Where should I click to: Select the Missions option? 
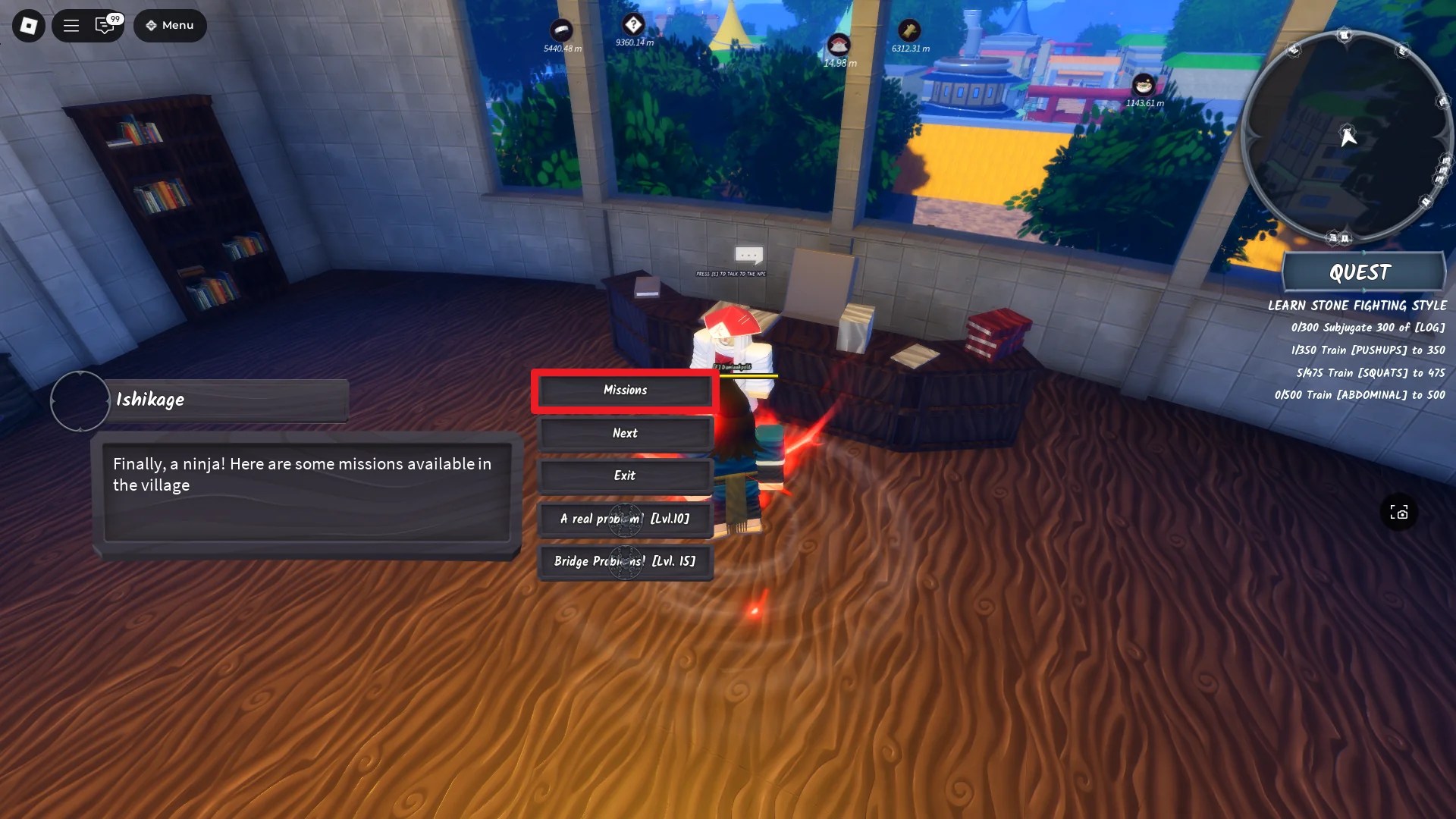[x=624, y=390]
